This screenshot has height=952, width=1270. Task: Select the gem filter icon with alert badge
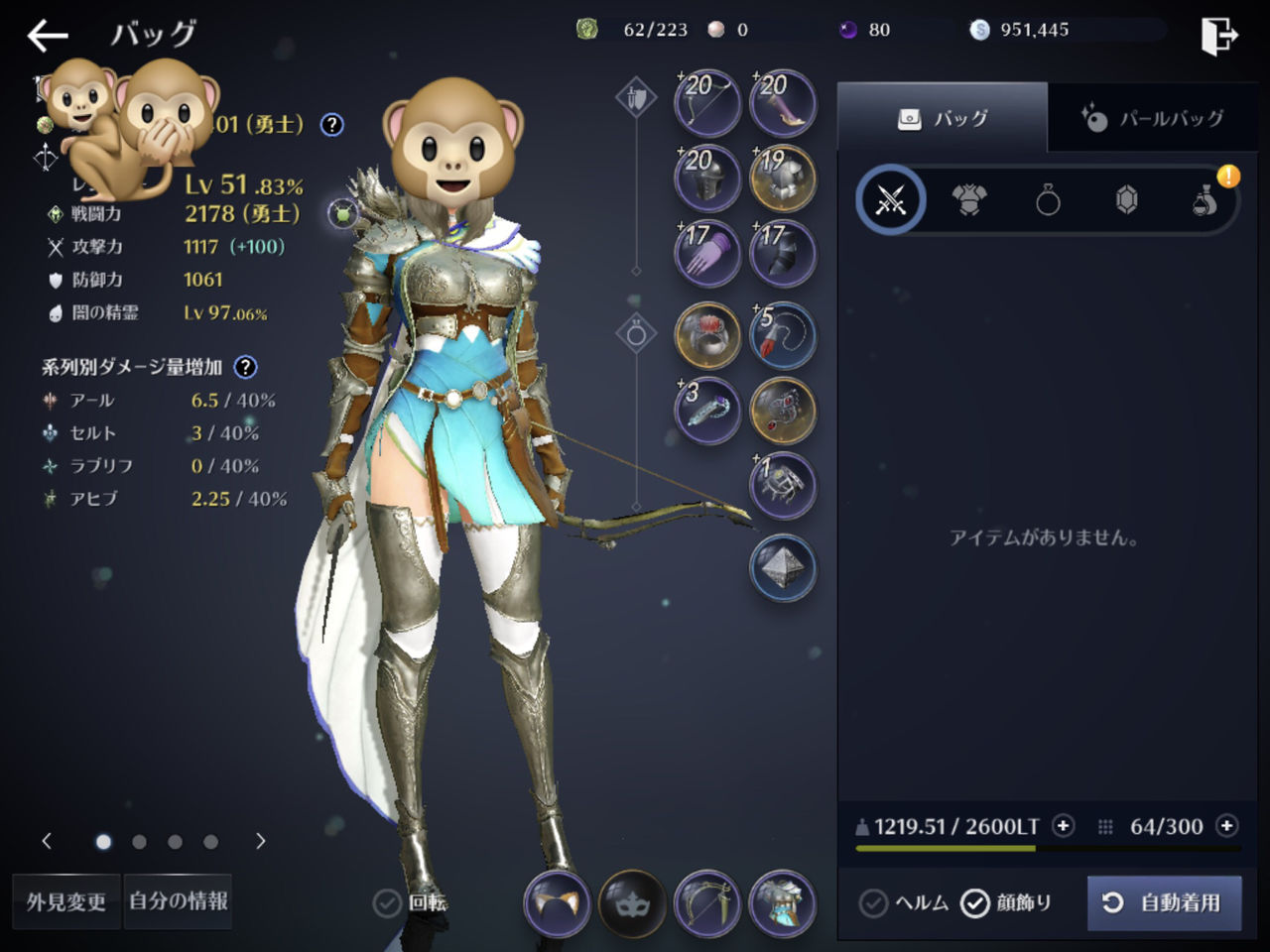[x=1127, y=199]
